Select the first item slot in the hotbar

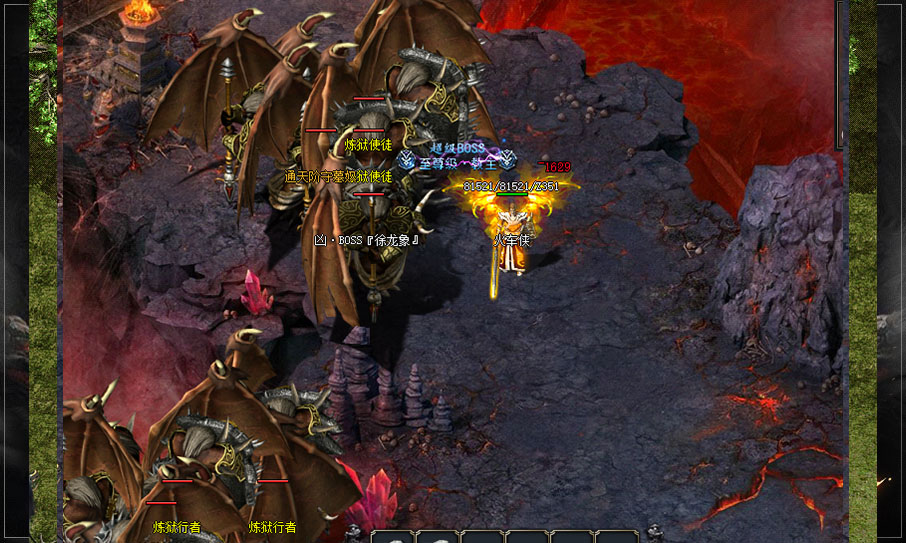(x=392, y=537)
